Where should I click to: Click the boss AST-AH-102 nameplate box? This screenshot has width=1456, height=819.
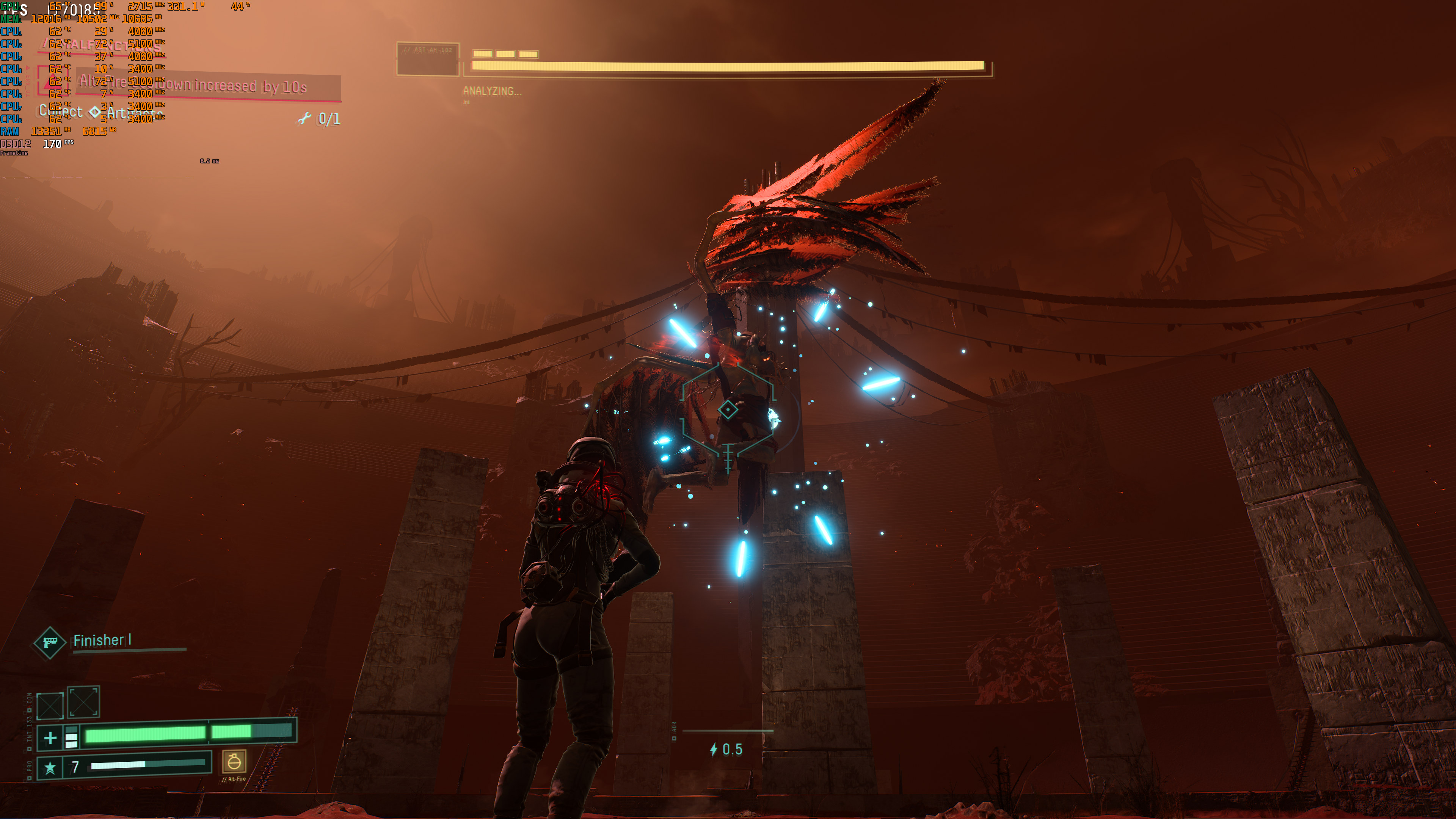(428, 60)
